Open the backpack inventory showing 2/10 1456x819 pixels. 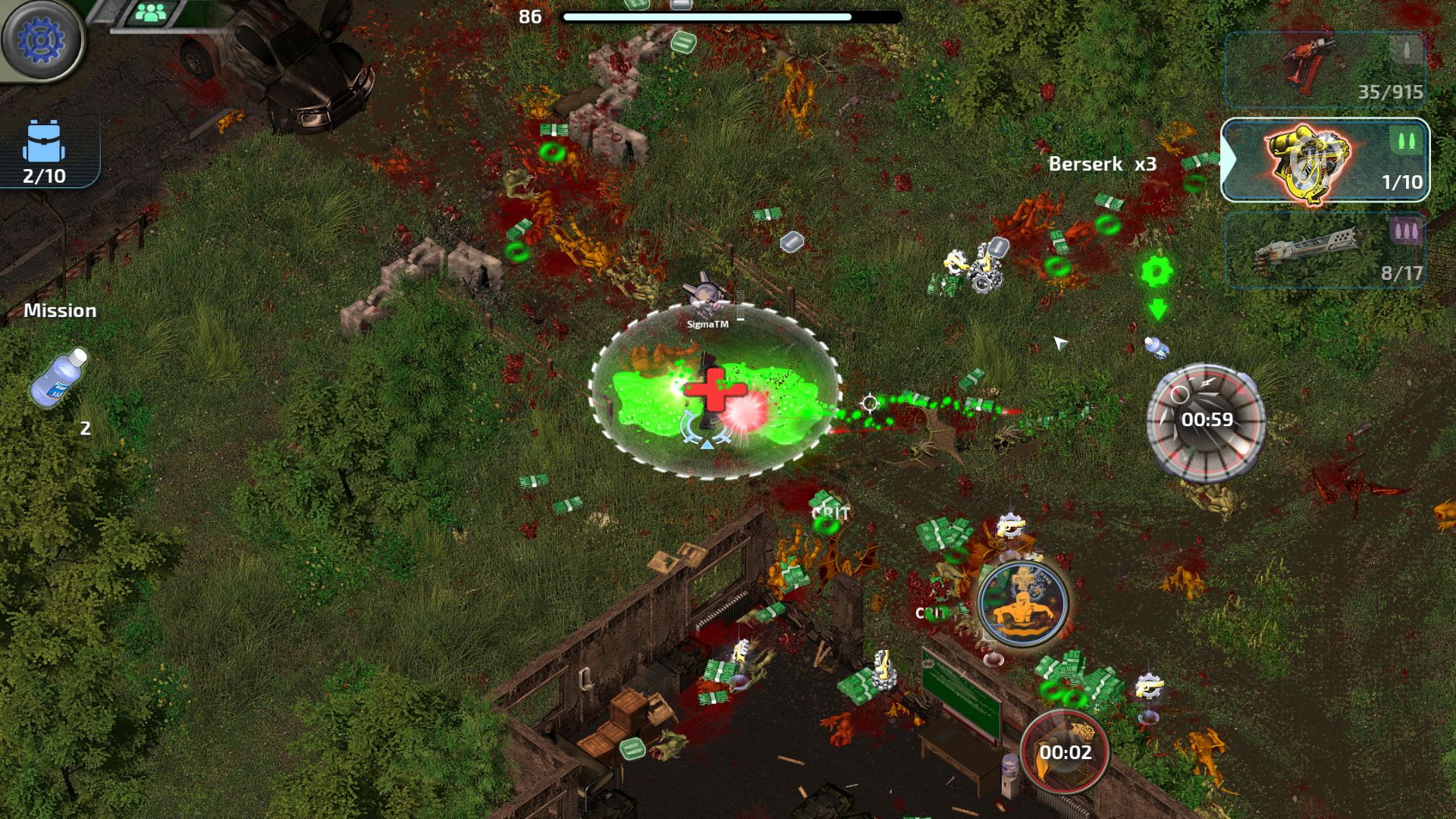(x=45, y=152)
